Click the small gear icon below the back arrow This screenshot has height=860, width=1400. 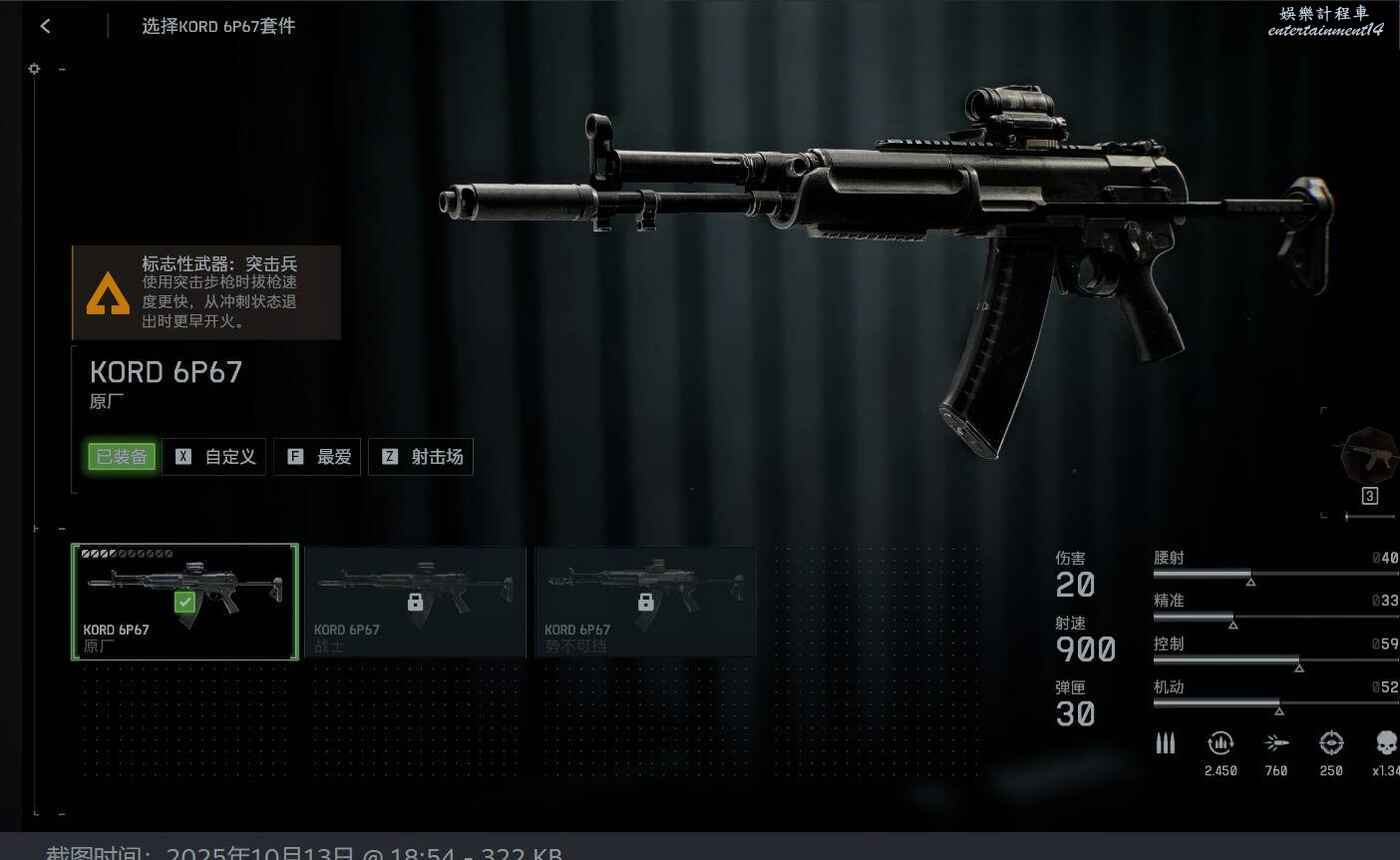35,69
